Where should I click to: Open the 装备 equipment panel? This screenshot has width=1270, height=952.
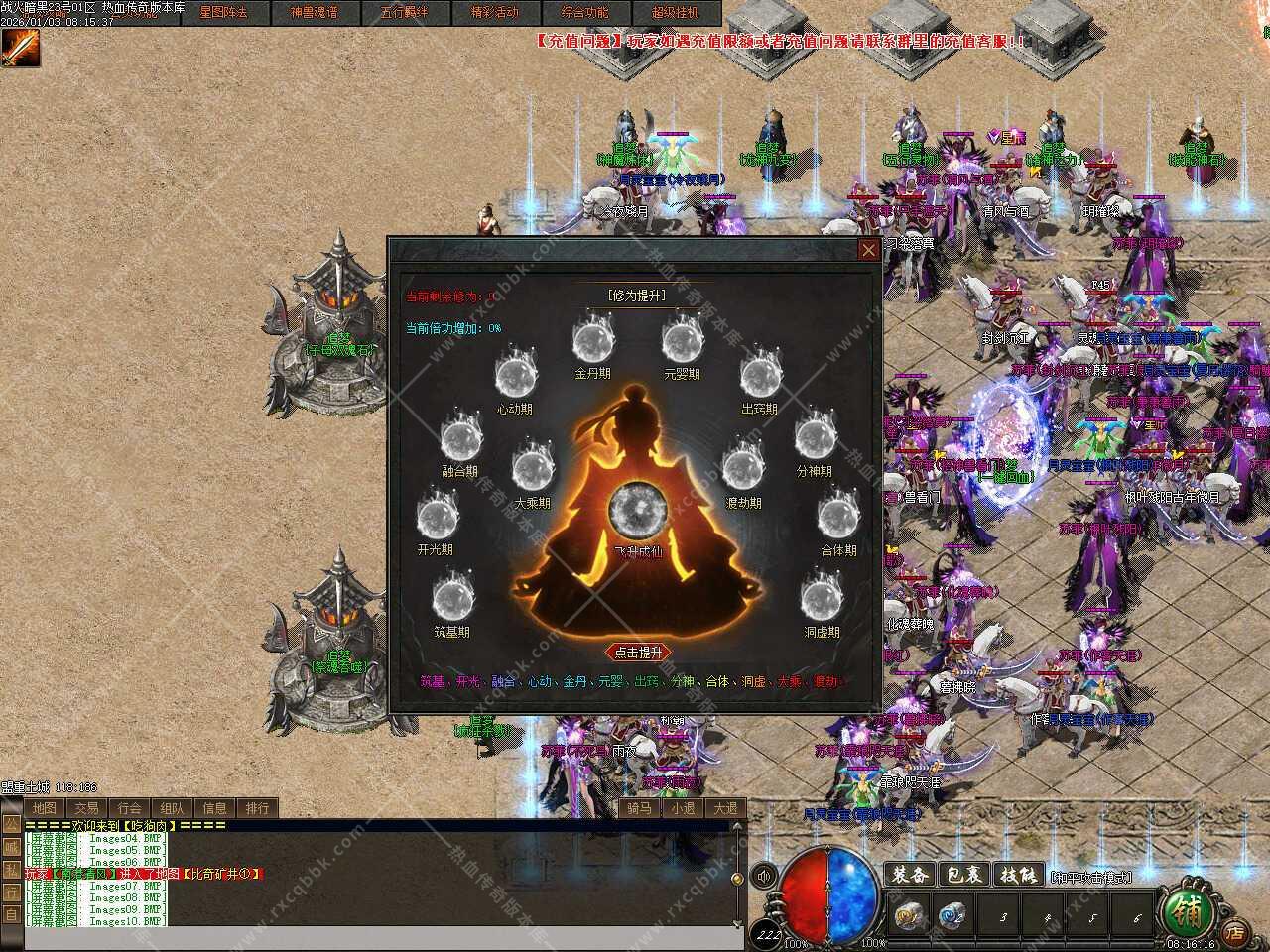click(x=909, y=875)
